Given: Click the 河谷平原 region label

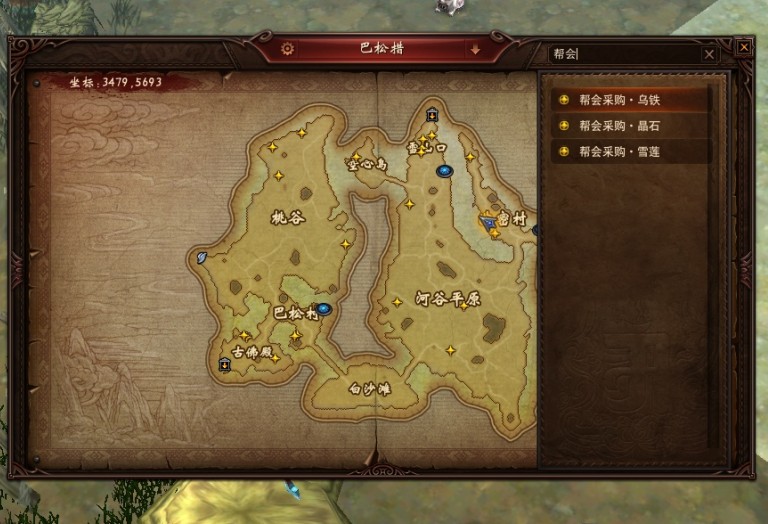Looking at the screenshot, I should (435, 298).
